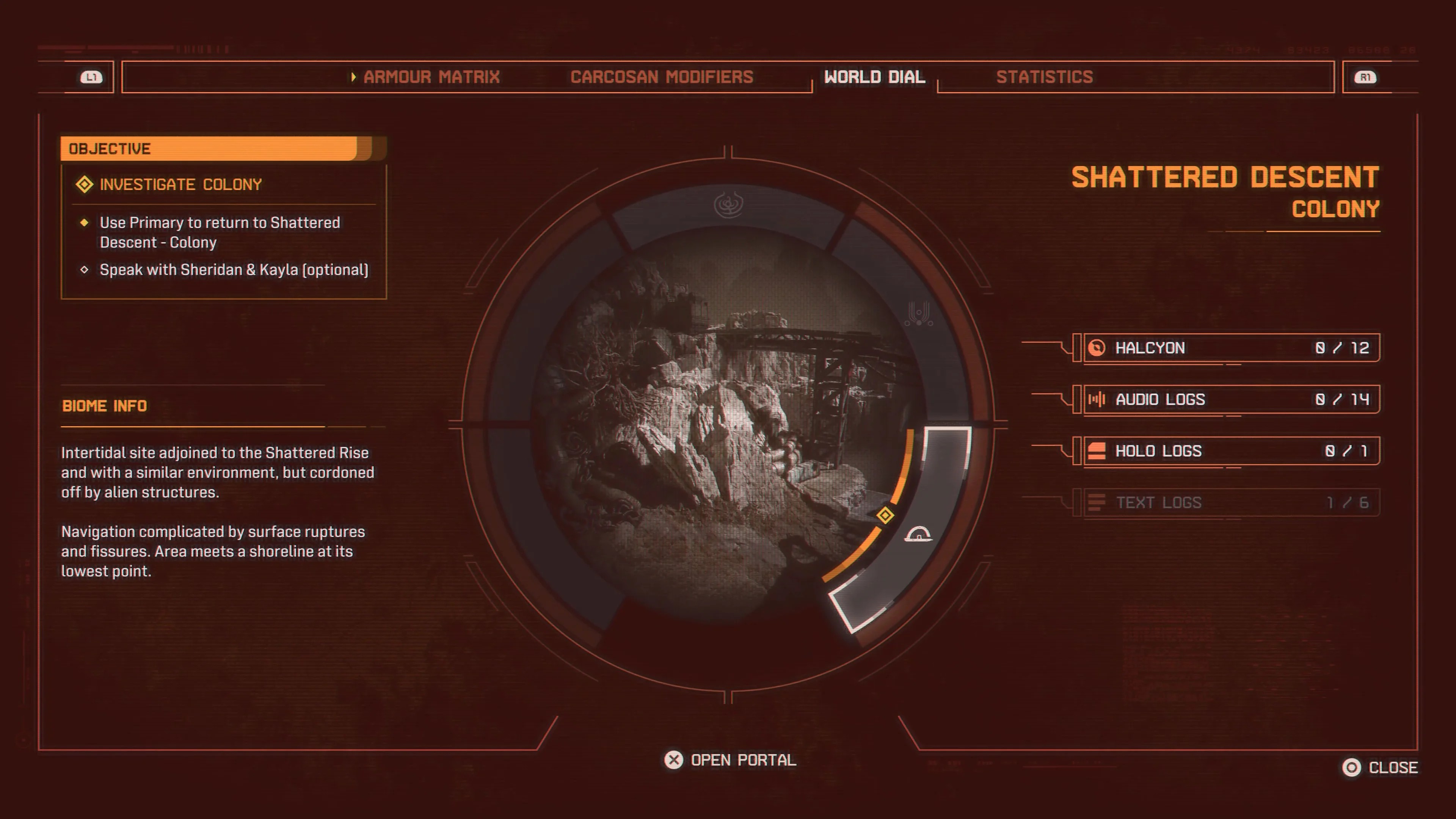This screenshot has height=819, width=1456.
Task: Switch to the Armour Matrix tab
Action: (x=431, y=77)
